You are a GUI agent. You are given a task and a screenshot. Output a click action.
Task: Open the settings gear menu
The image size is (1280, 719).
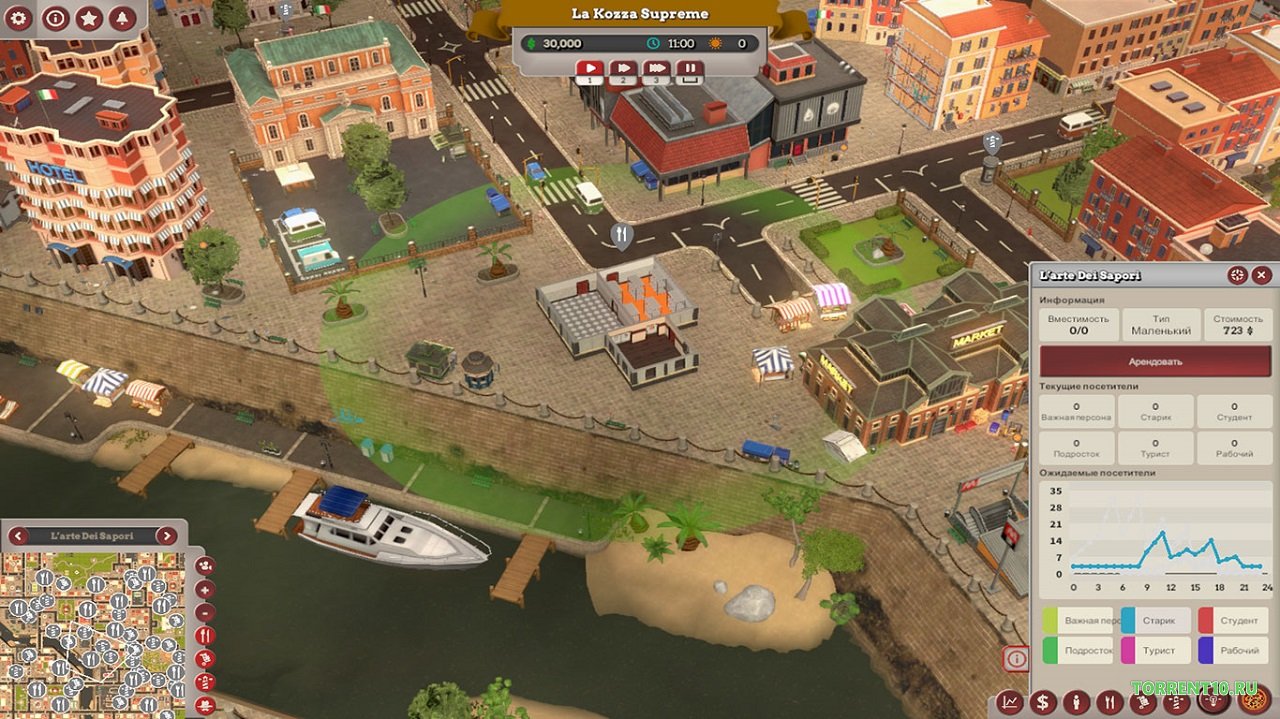click(20, 18)
